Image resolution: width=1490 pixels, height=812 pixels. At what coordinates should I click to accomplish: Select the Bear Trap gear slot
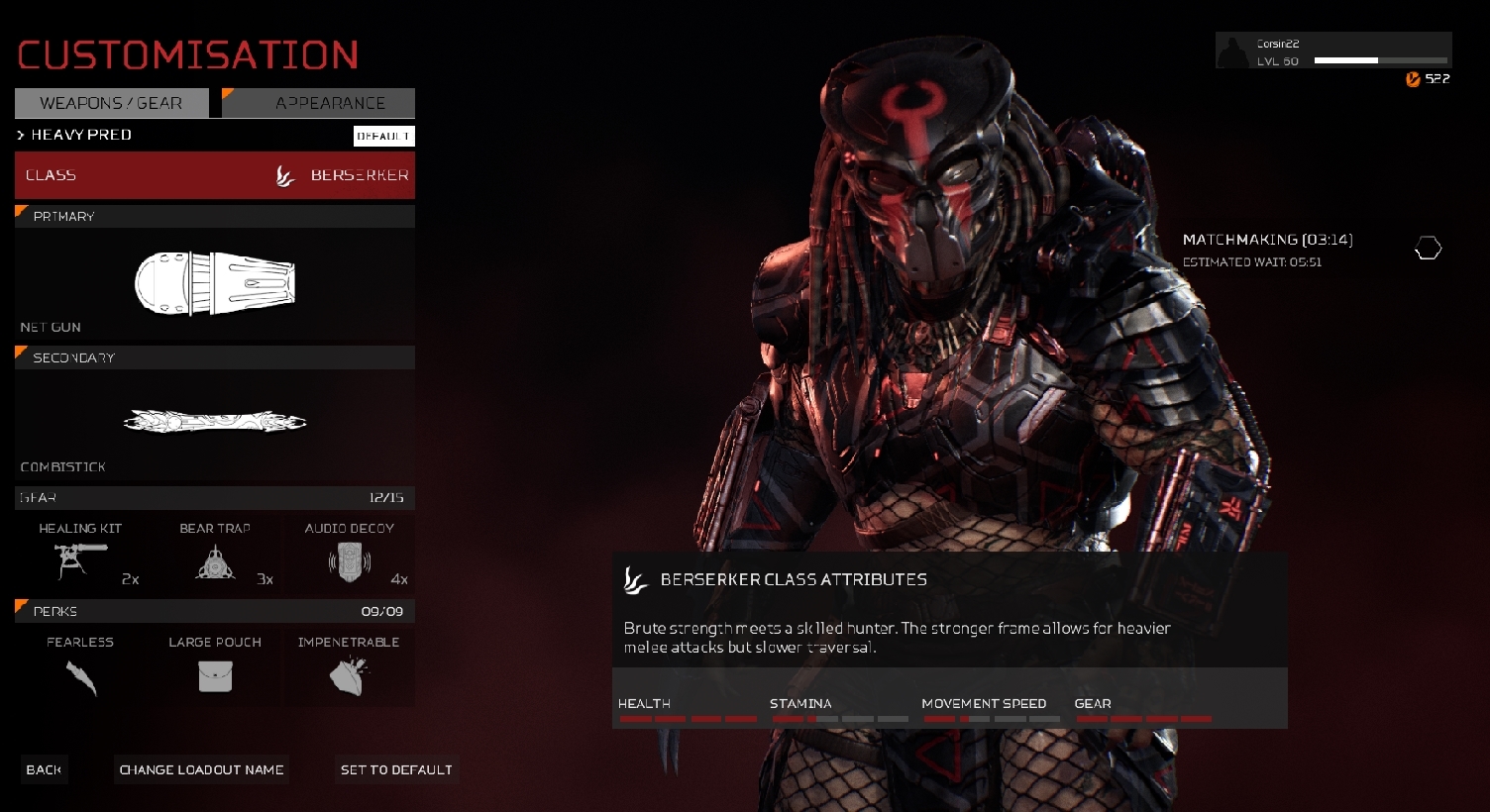click(215, 556)
